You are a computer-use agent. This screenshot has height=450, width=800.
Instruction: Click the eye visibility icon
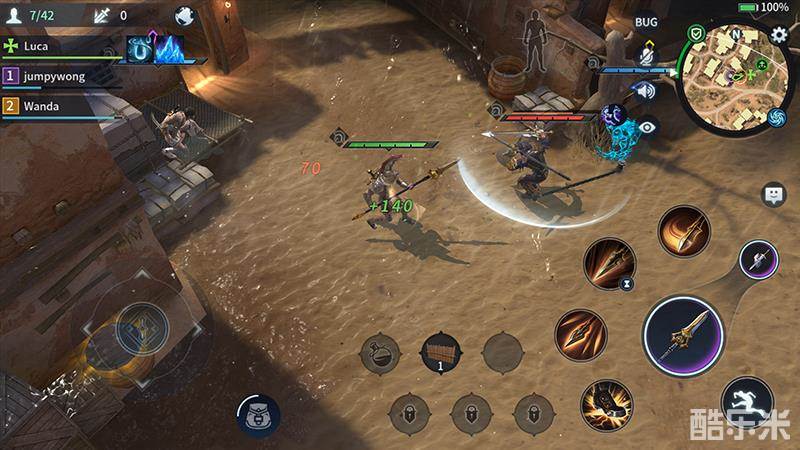click(x=648, y=127)
